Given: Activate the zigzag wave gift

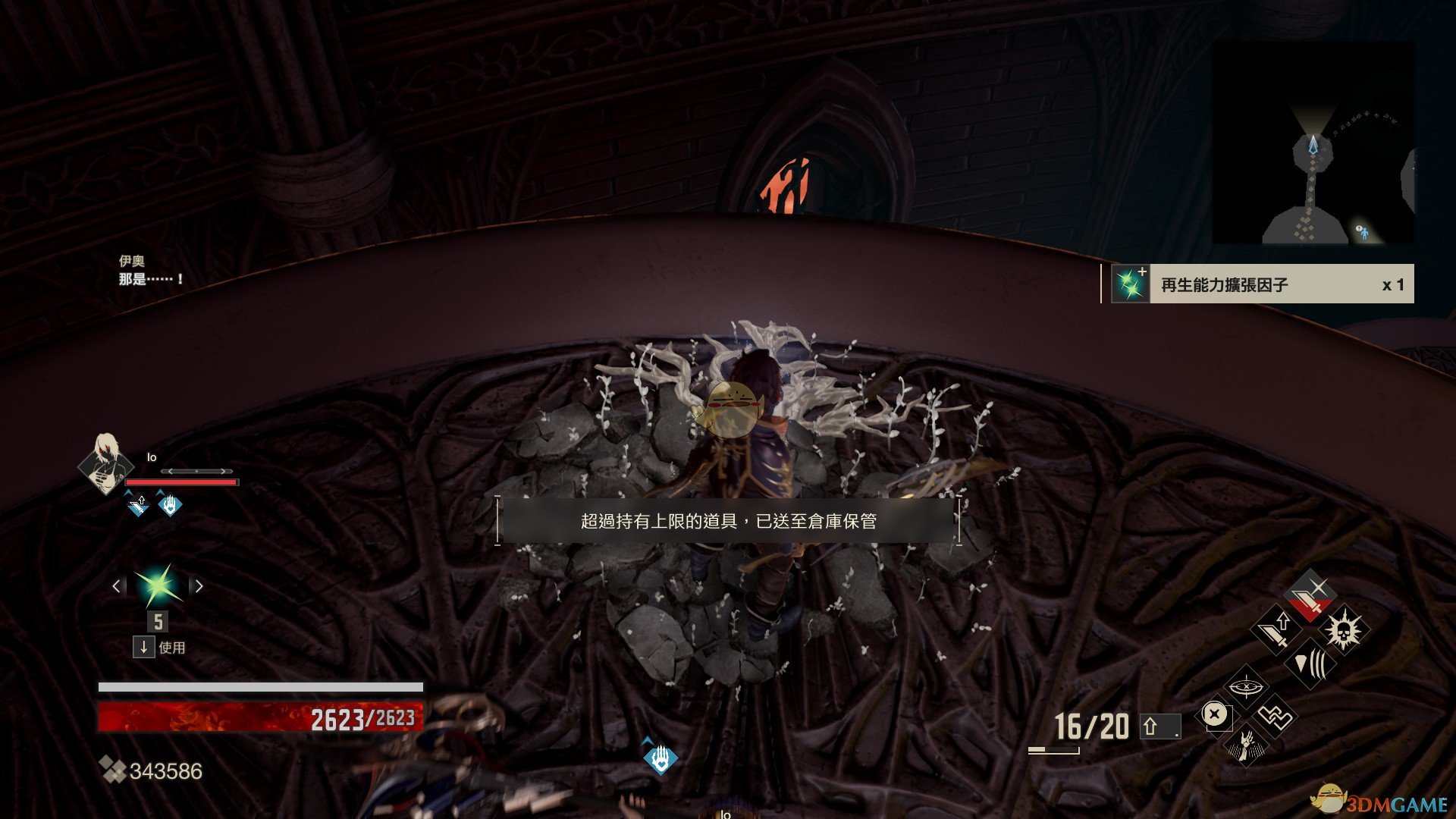Looking at the screenshot, I should pos(1275,716).
